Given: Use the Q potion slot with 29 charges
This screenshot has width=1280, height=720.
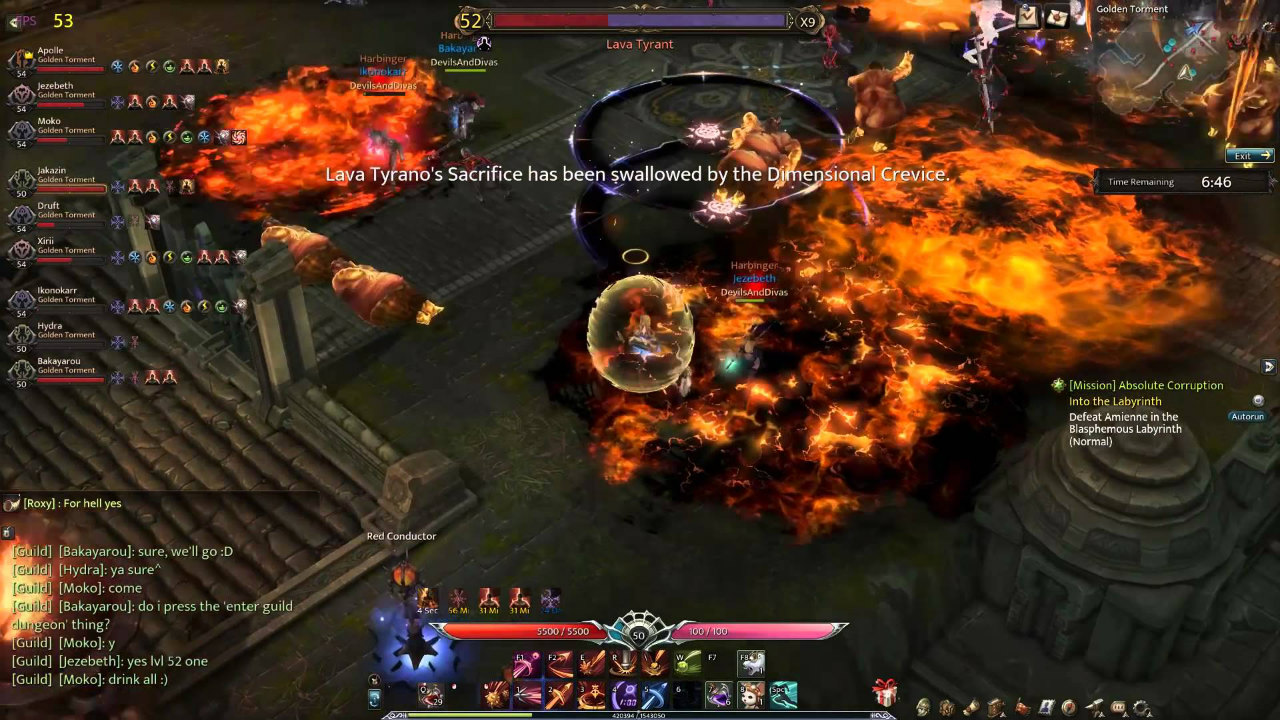Looking at the screenshot, I should click(x=431, y=695).
